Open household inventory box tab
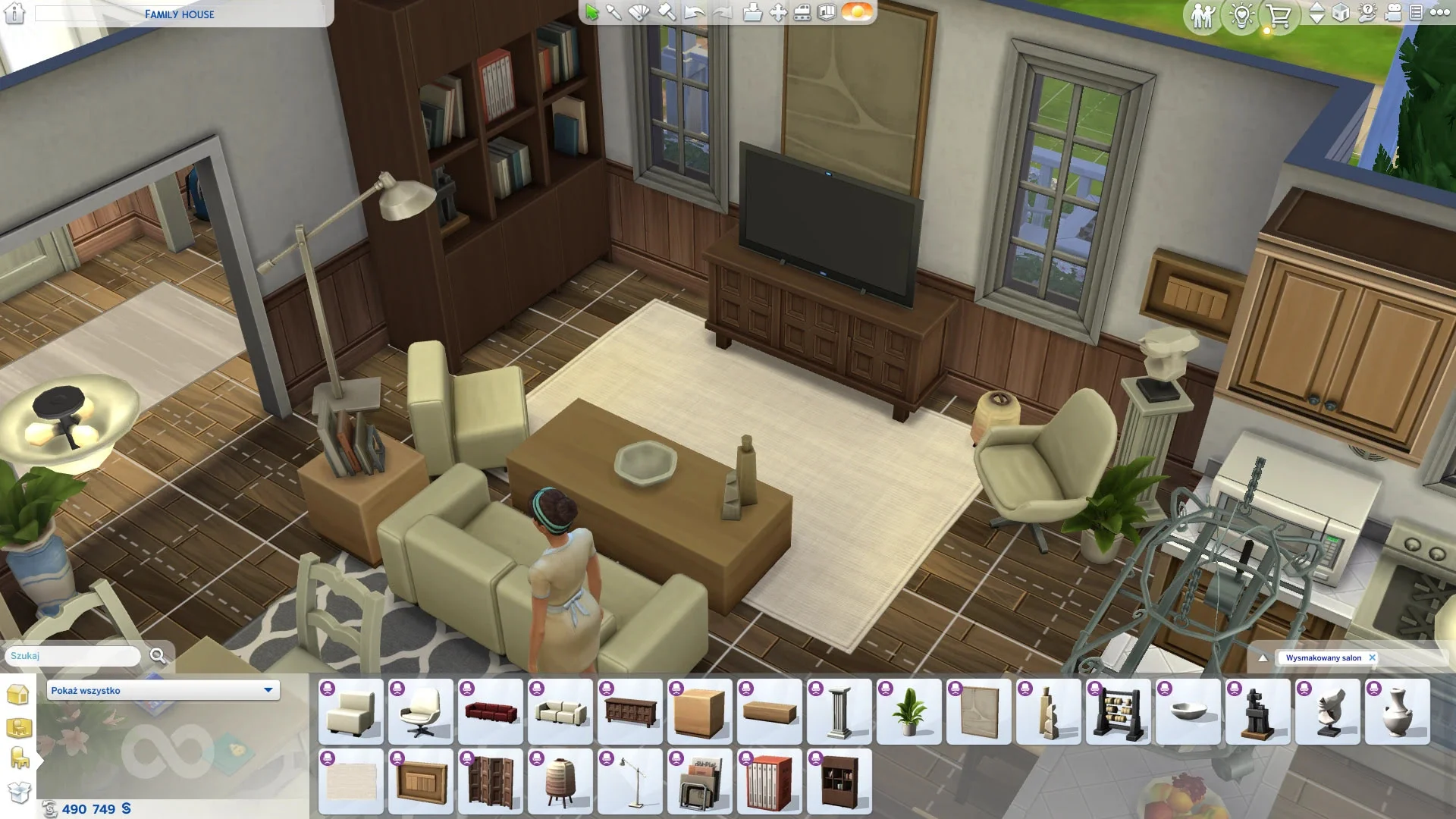The image size is (1456, 819). click(x=18, y=792)
